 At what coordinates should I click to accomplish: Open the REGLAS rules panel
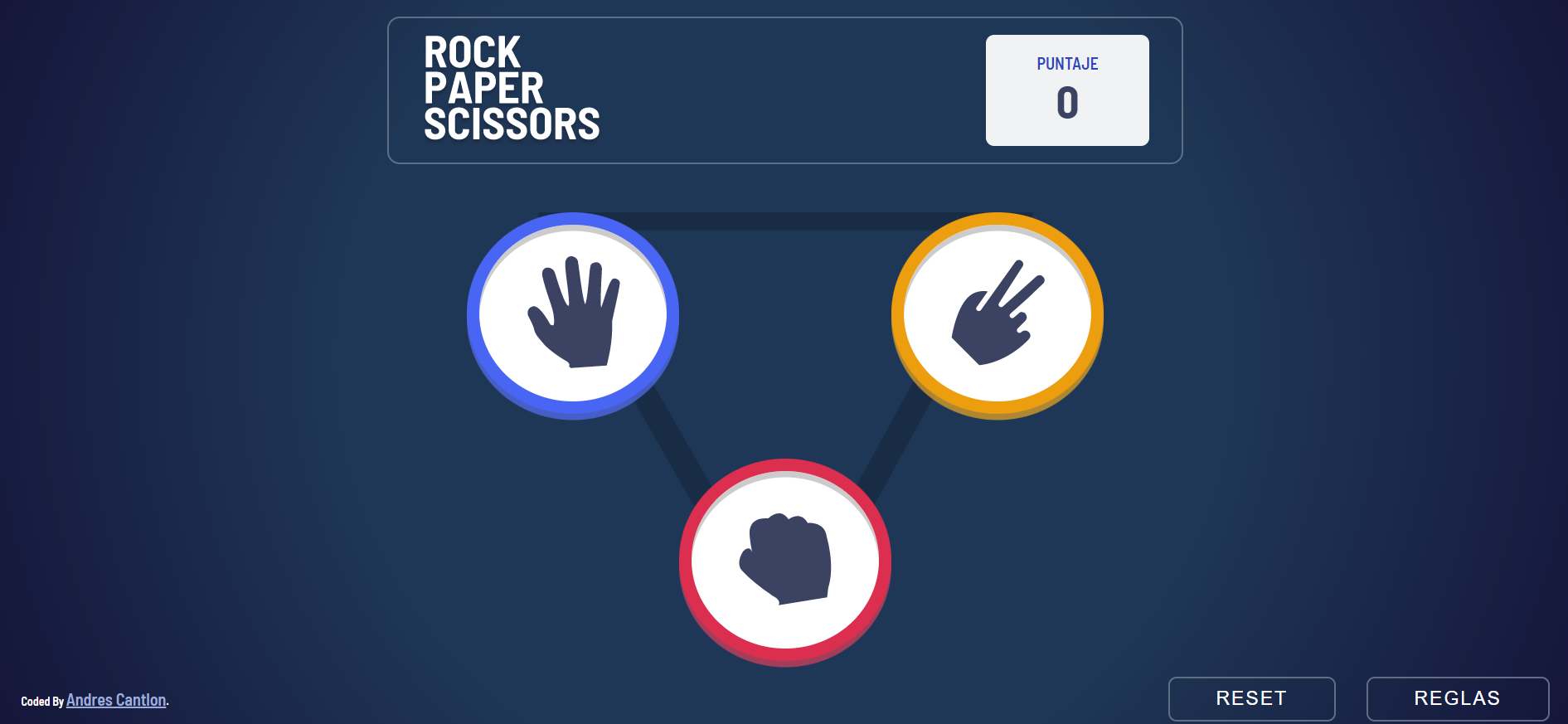(x=1457, y=698)
